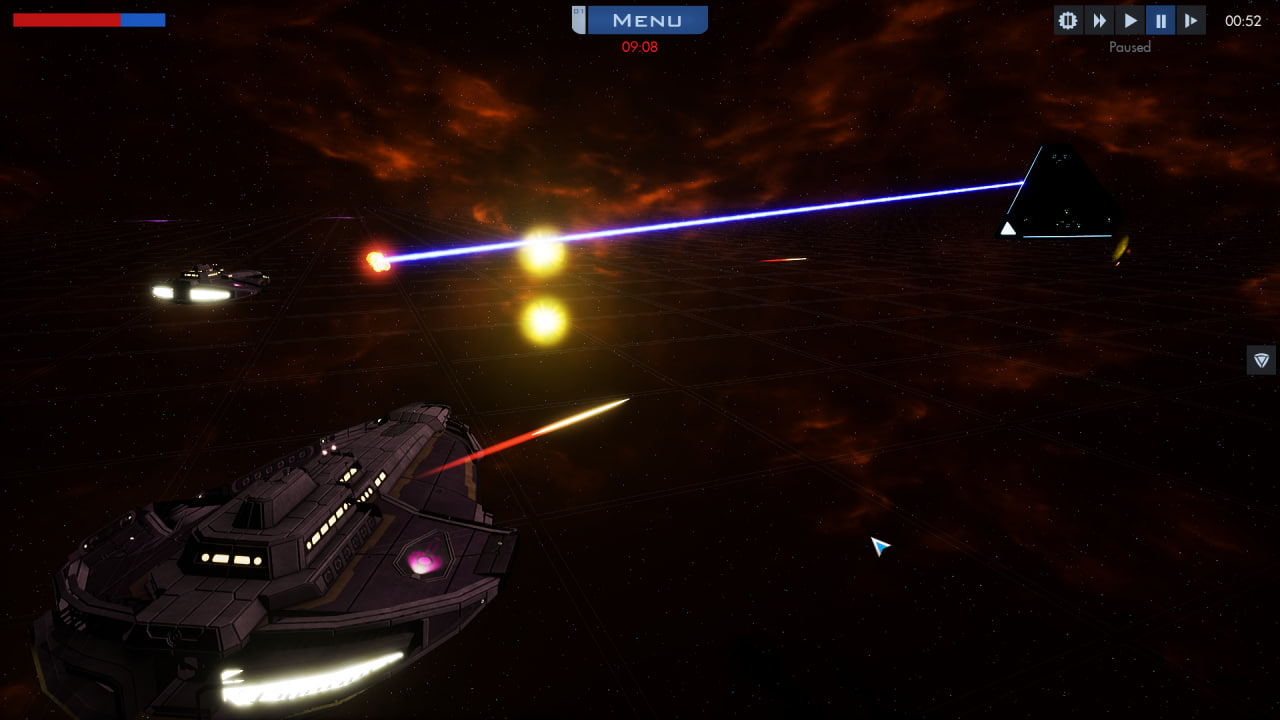Open the shield icon side panel
The image size is (1280, 720).
1261,360
